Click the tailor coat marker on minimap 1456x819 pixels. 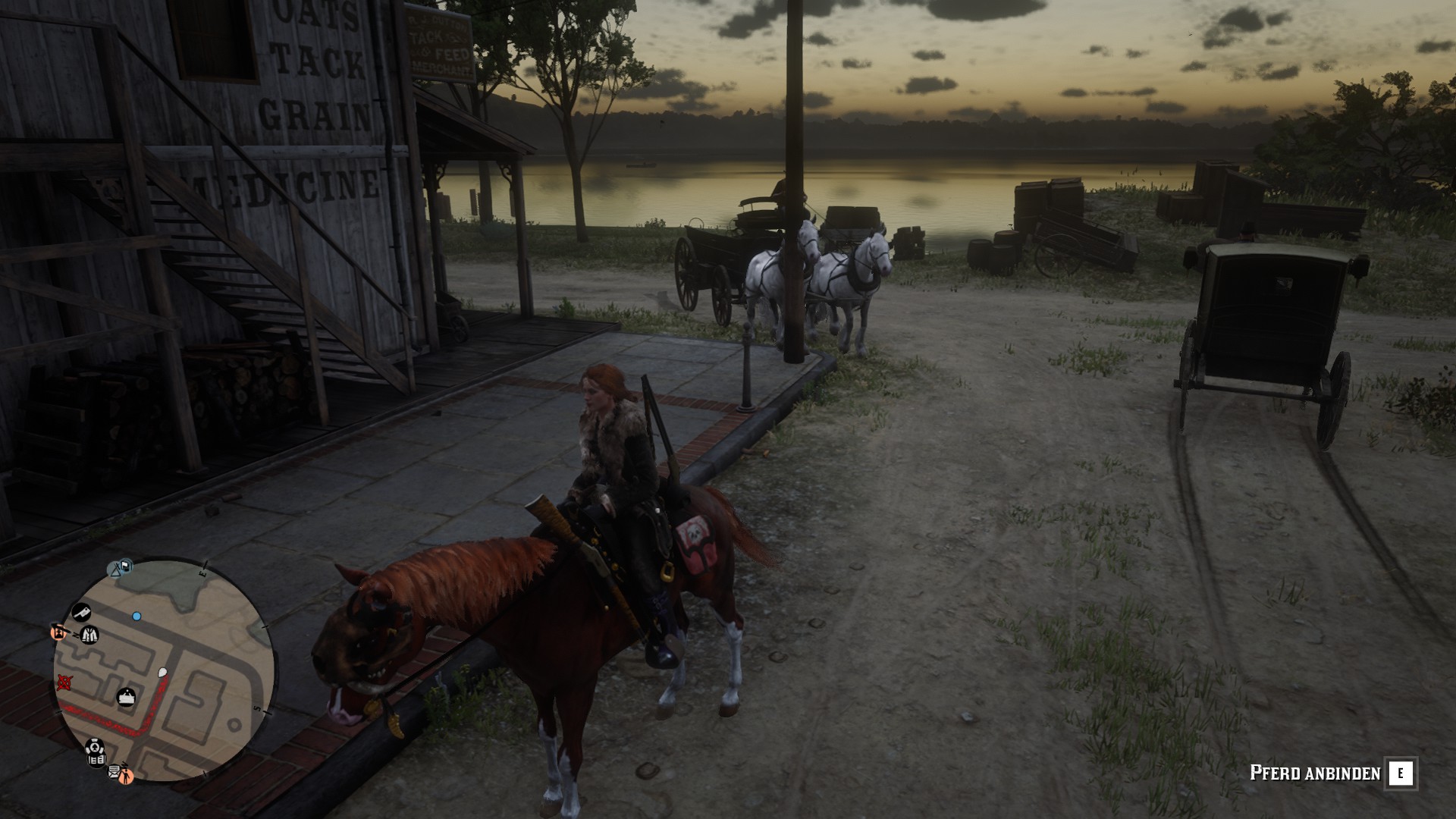pos(90,634)
